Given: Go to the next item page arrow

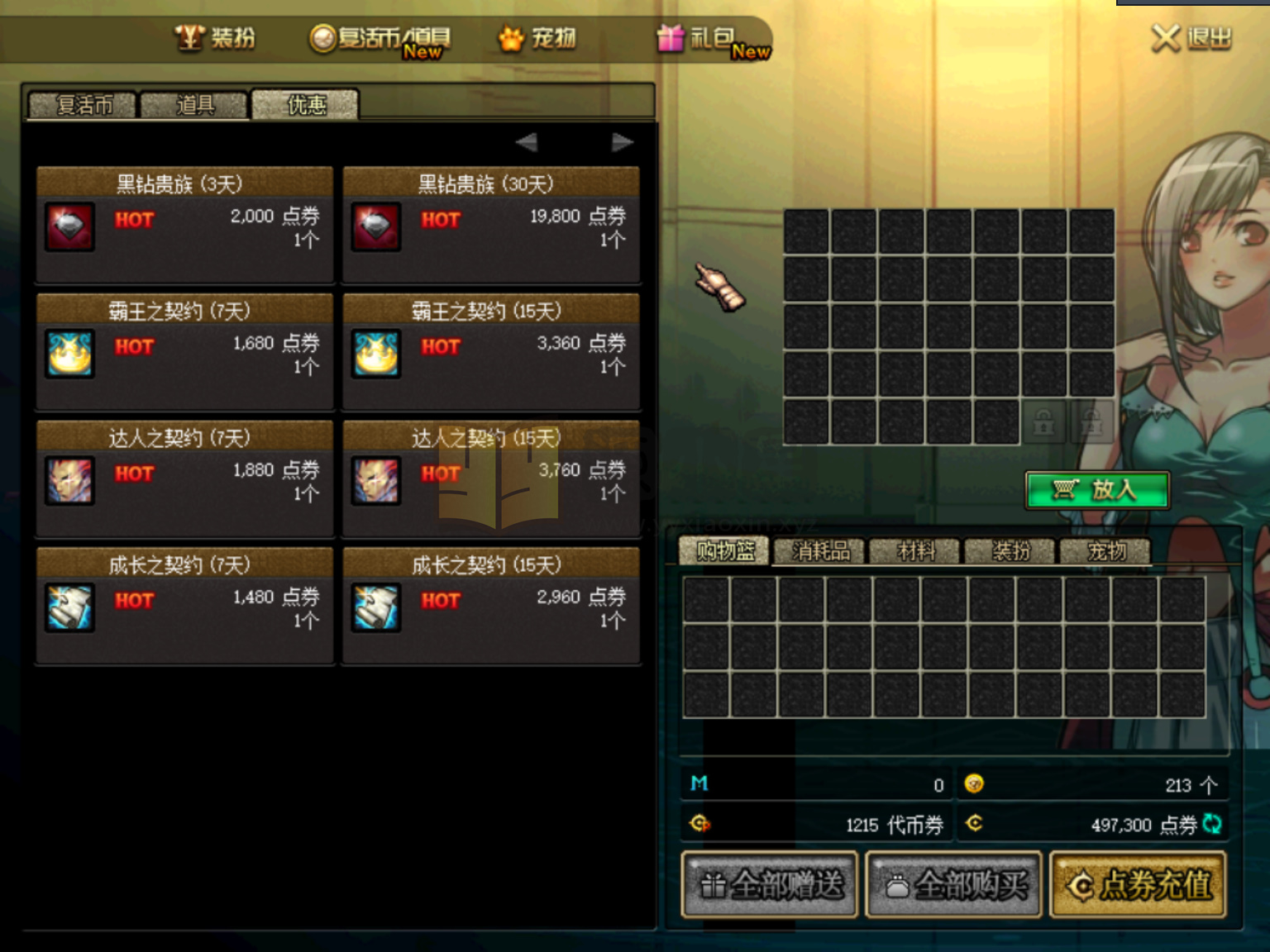Looking at the screenshot, I should click(x=622, y=143).
